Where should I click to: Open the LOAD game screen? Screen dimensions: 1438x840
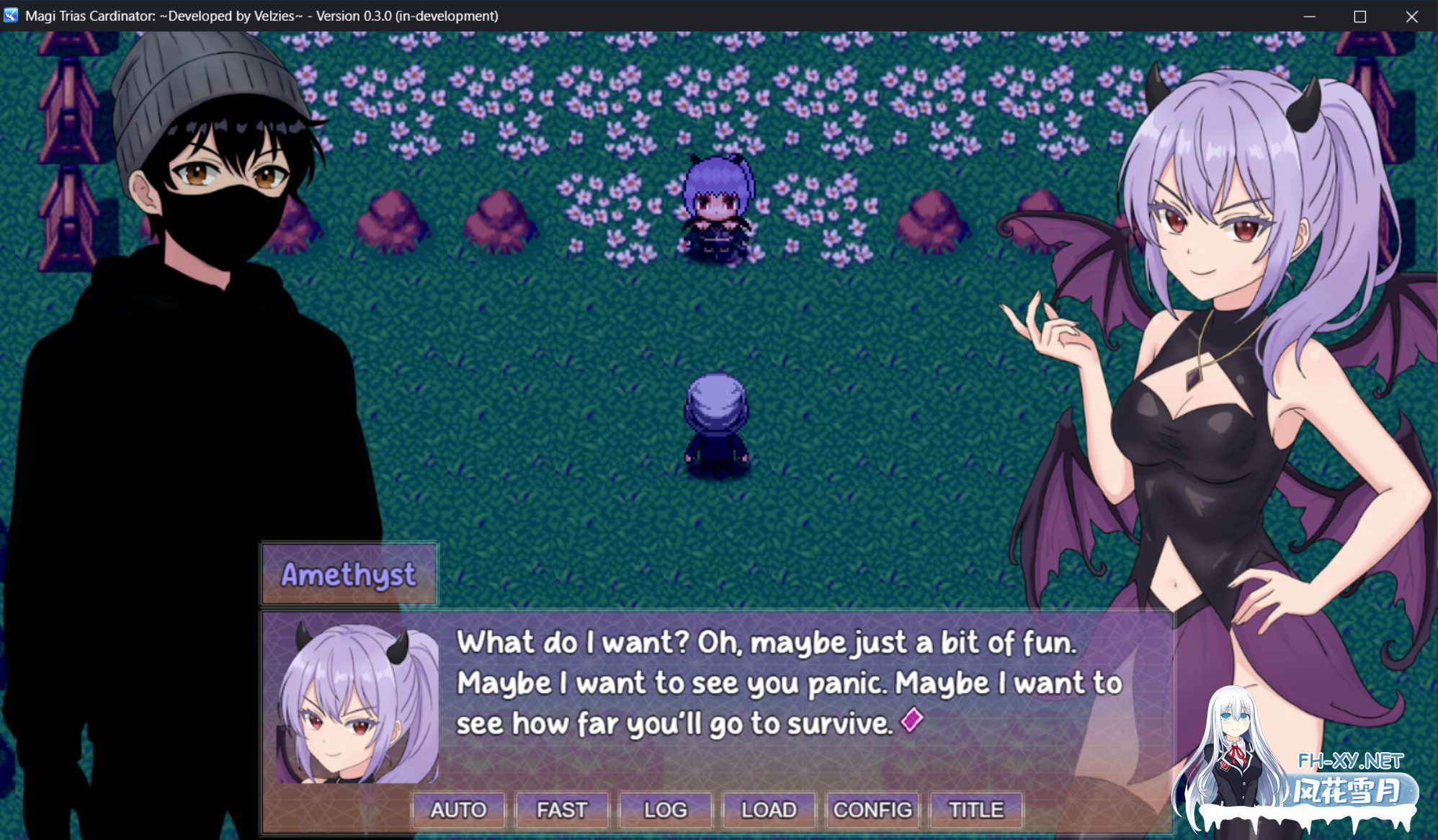tap(768, 810)
